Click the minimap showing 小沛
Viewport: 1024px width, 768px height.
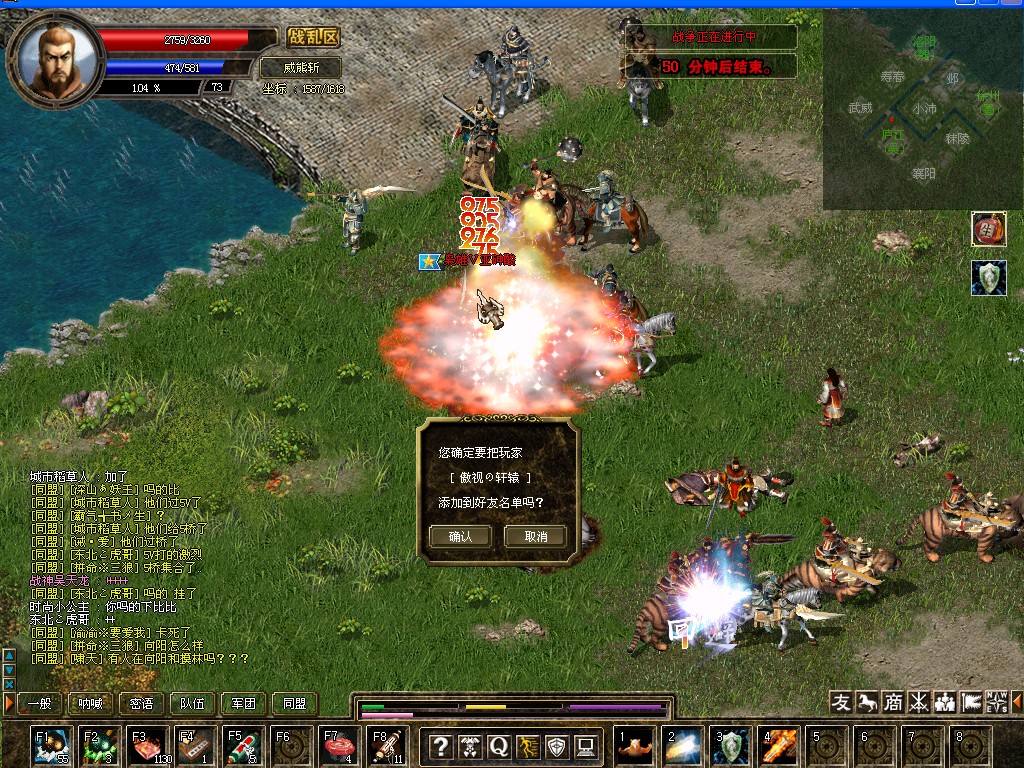point(922,108)
